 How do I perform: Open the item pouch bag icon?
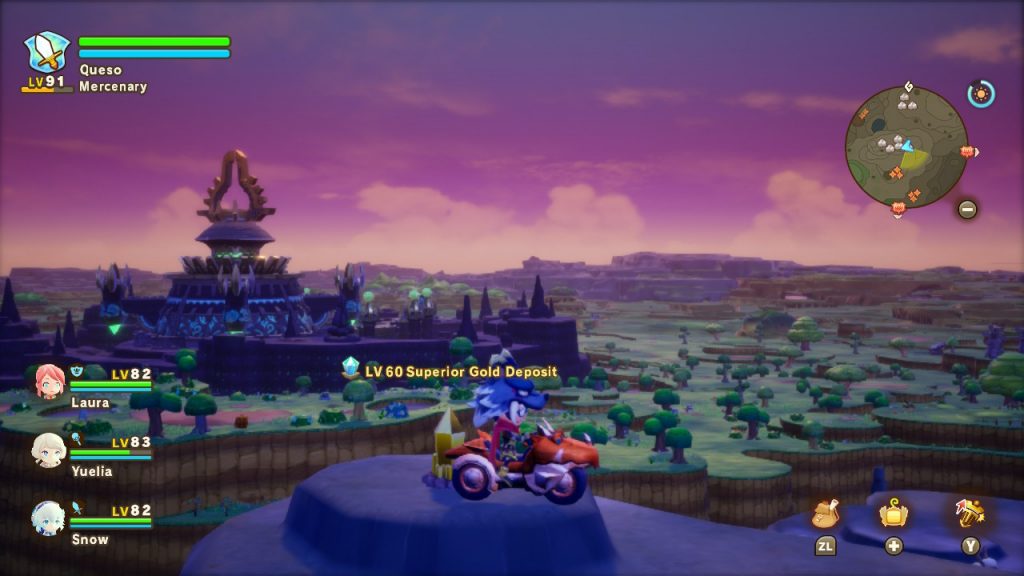825,514
